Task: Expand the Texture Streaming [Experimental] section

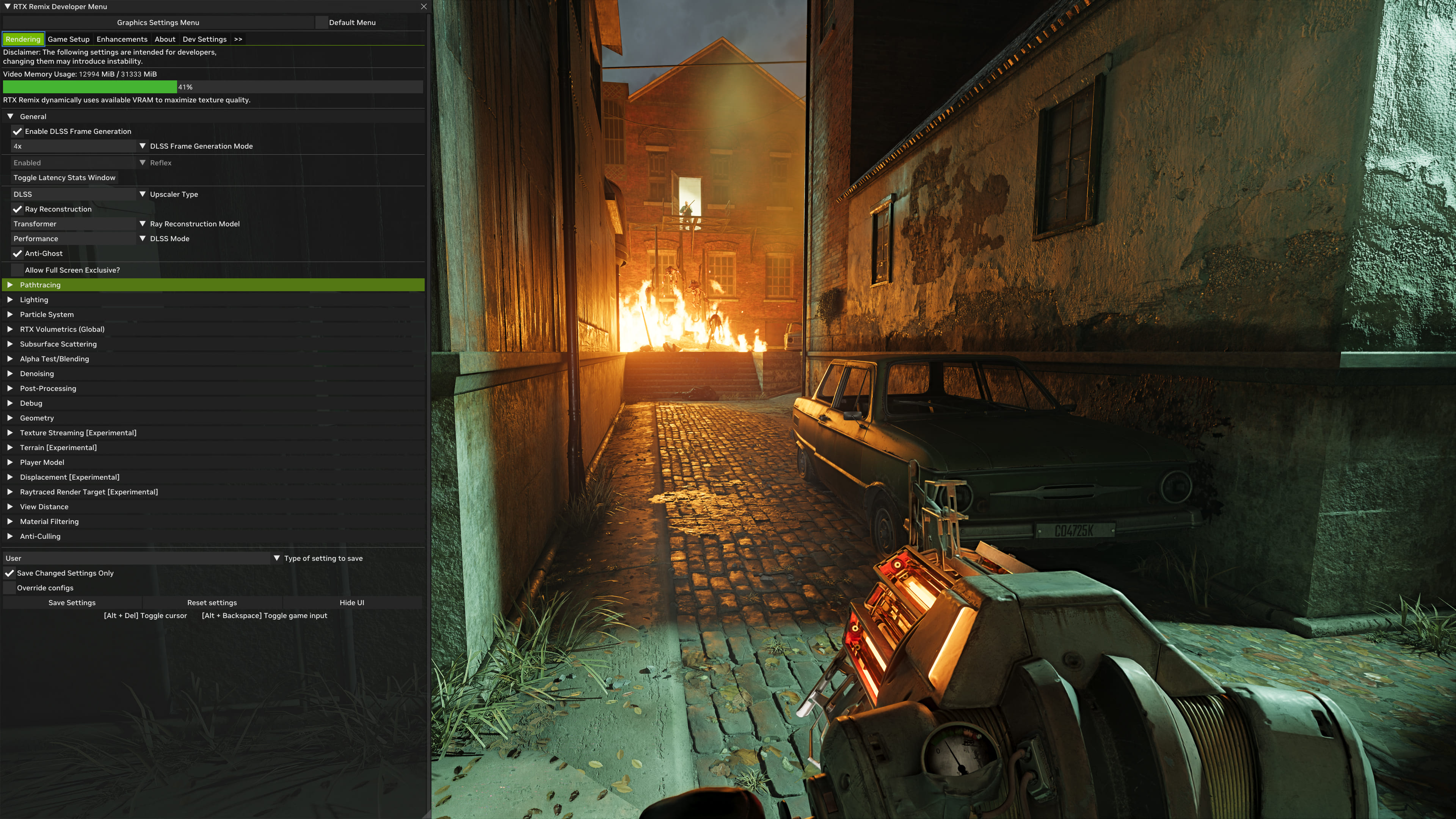Action: click(78, 432)
